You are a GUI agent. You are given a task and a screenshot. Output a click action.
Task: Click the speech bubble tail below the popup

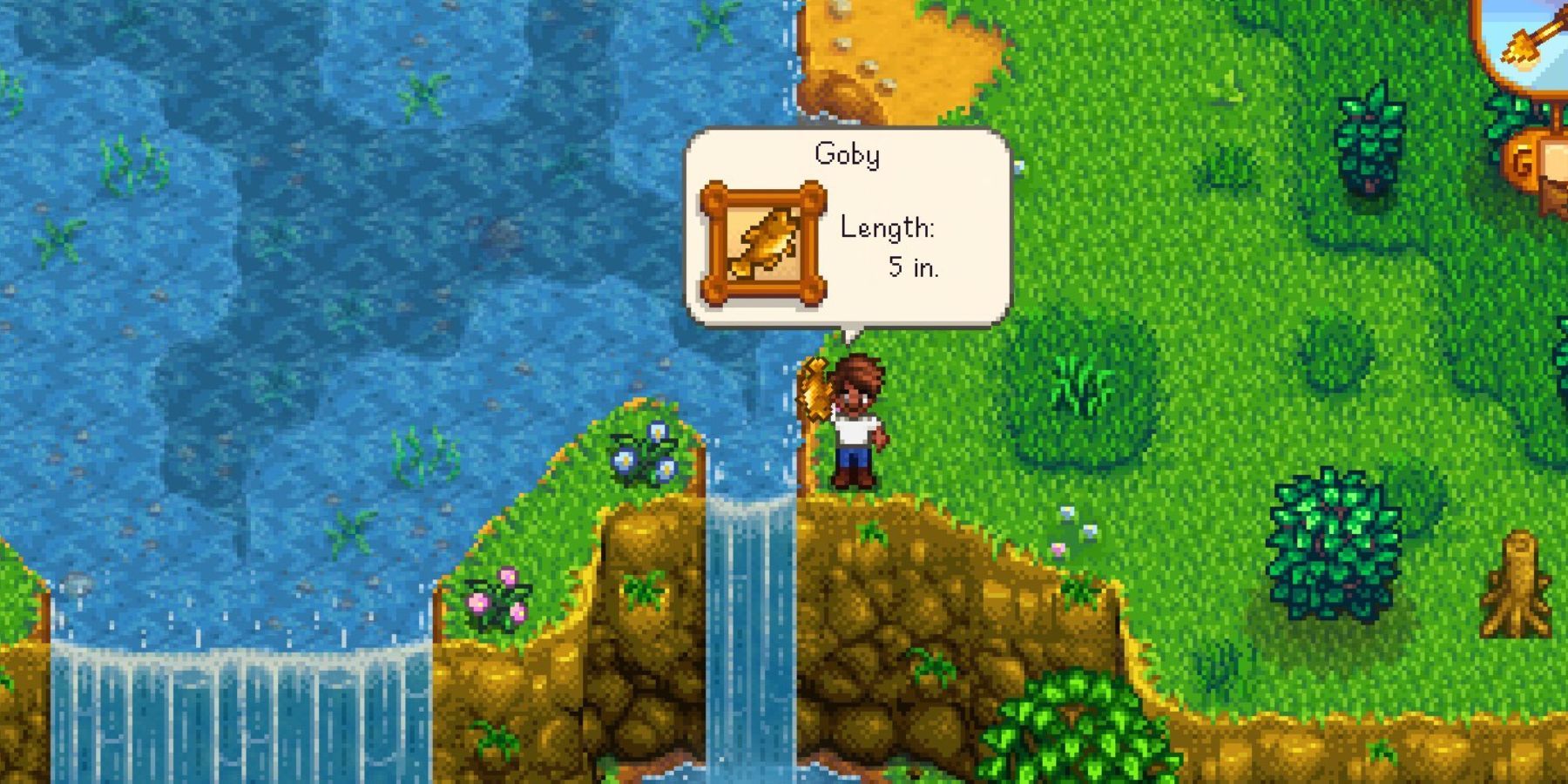click(849, 335)
